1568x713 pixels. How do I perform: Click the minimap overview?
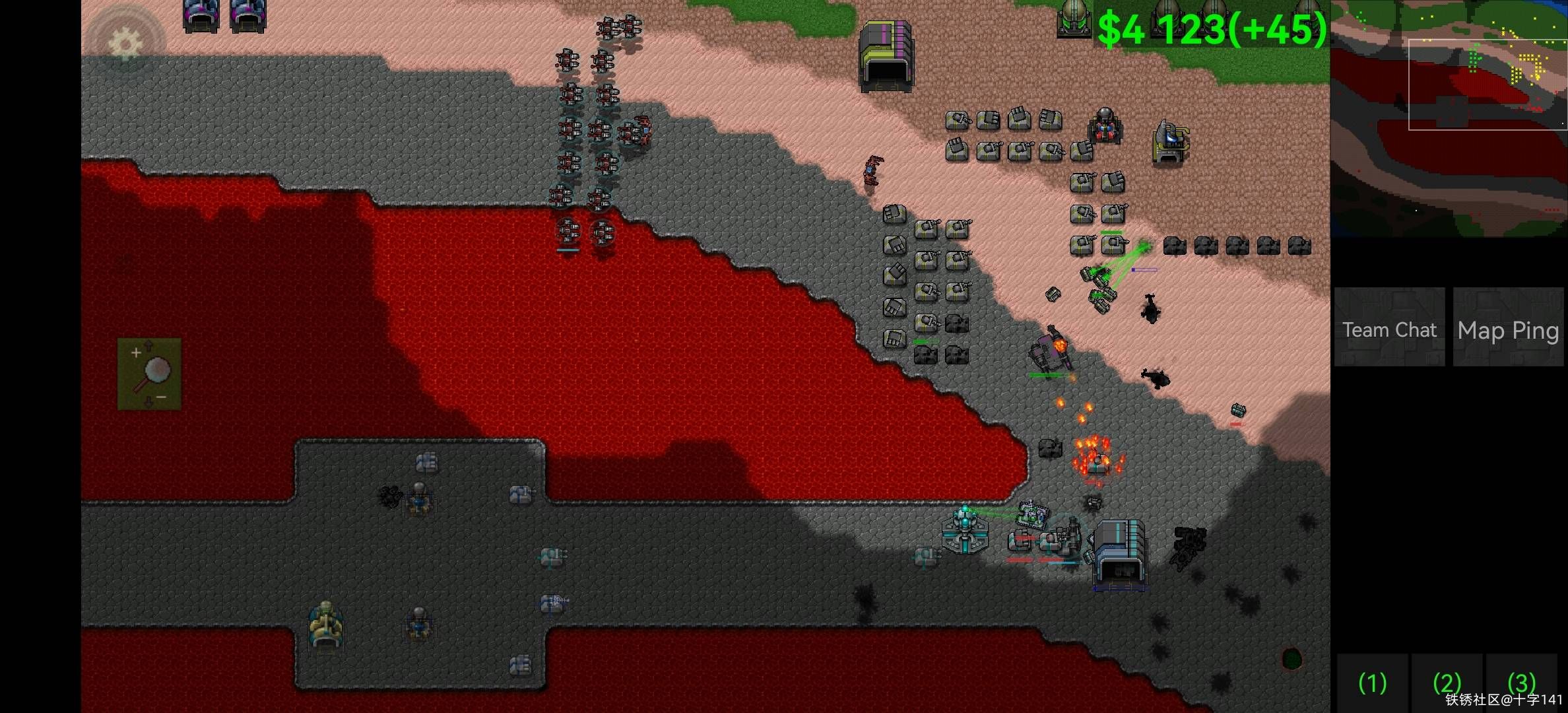1449,119
